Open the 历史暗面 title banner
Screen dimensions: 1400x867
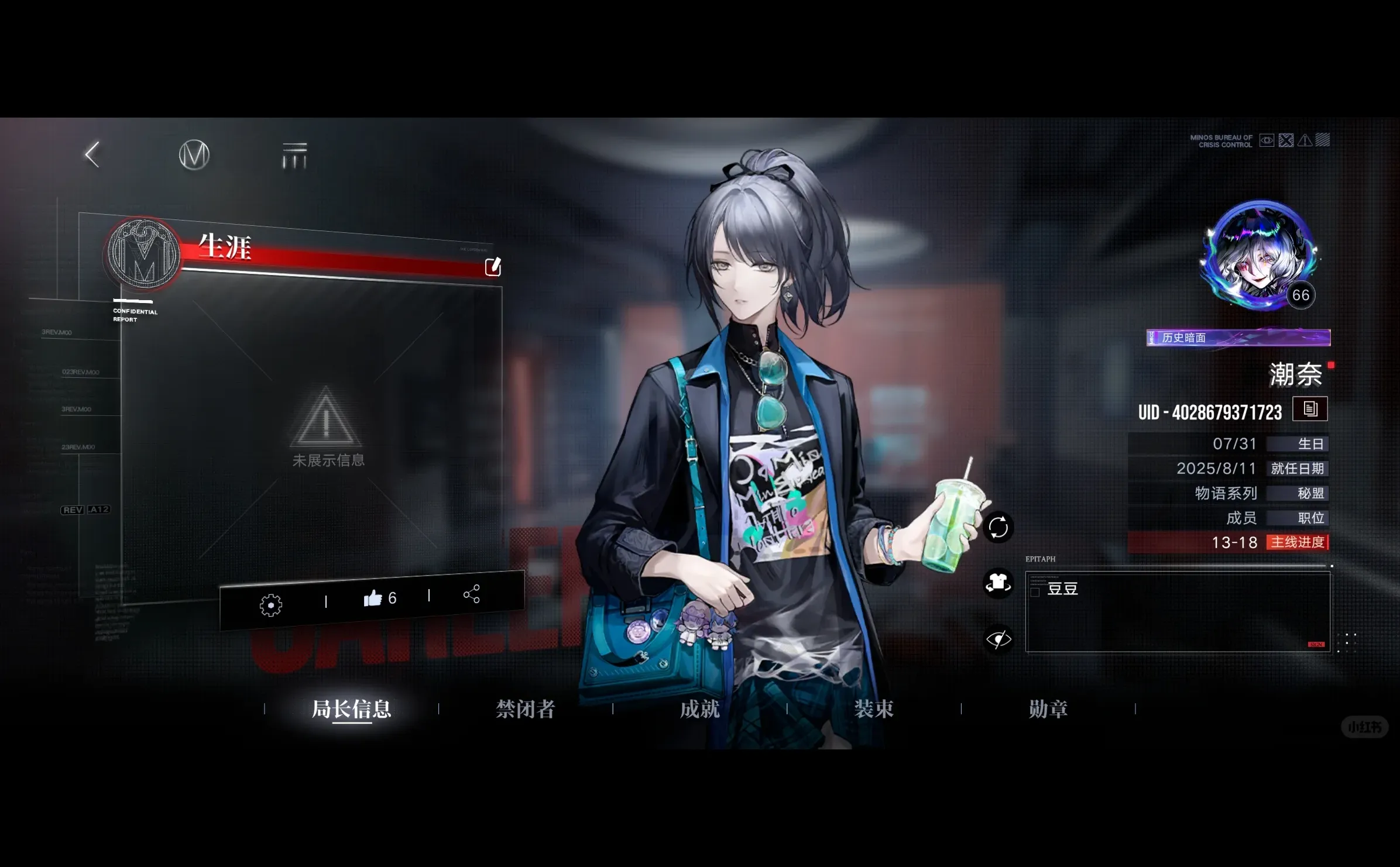[1238, 338]
